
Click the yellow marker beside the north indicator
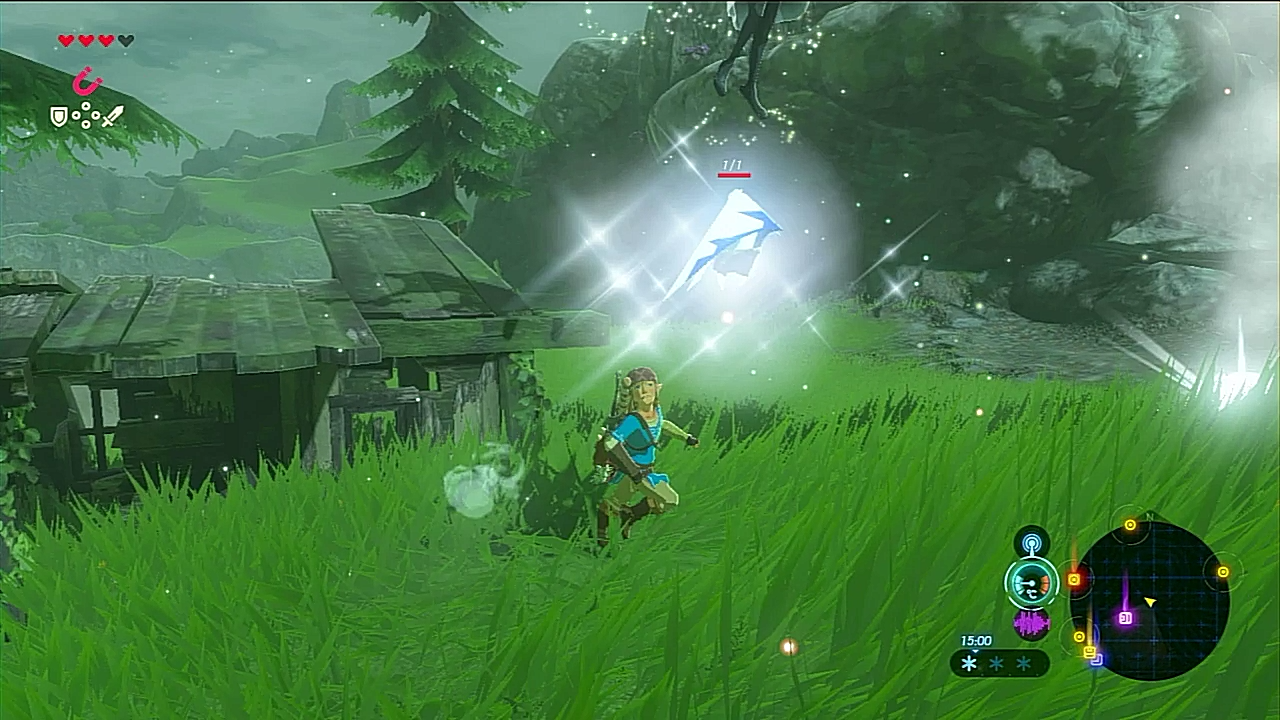(x=1130, y=524)
